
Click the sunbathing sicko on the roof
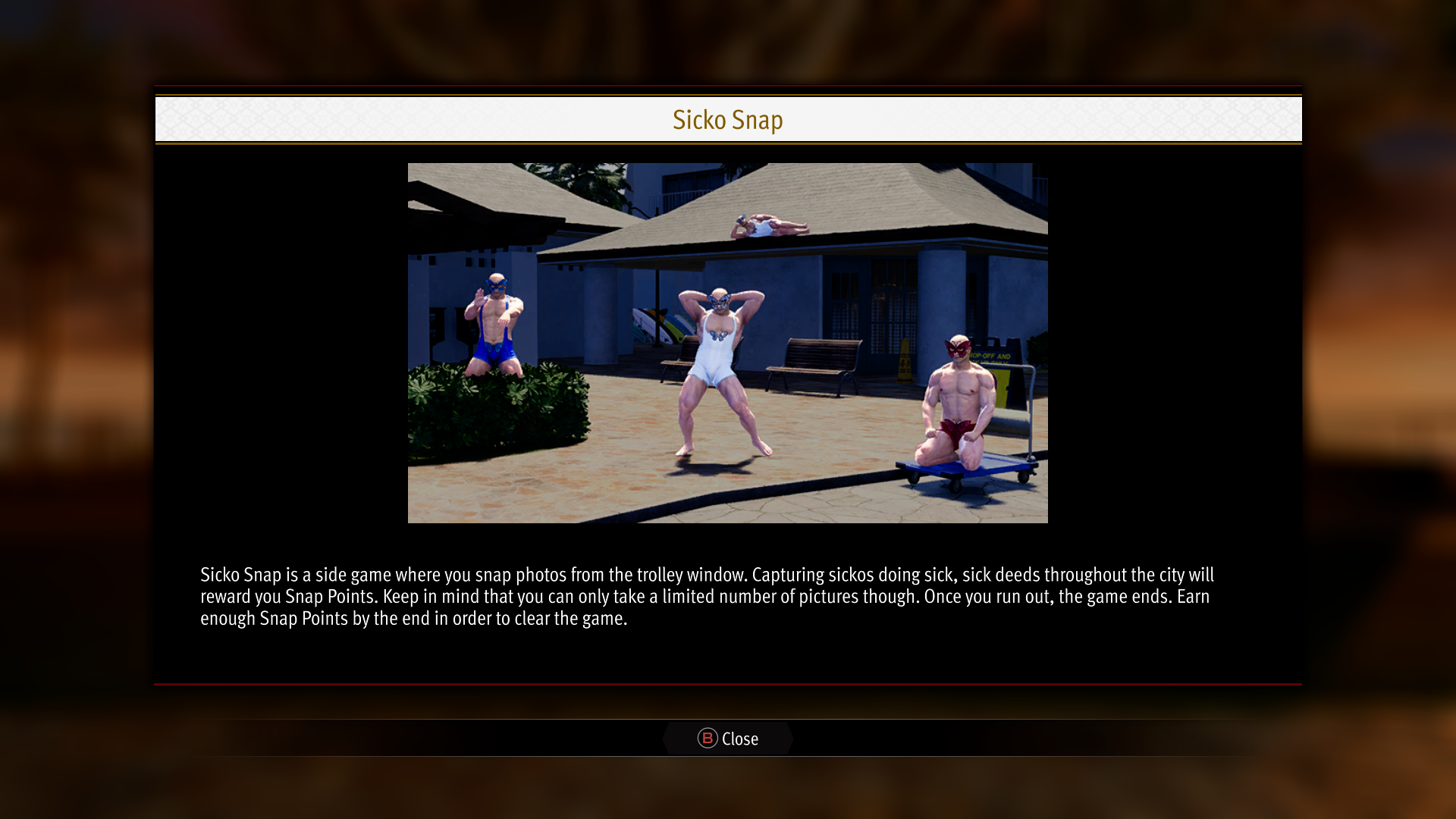[773, 225]
